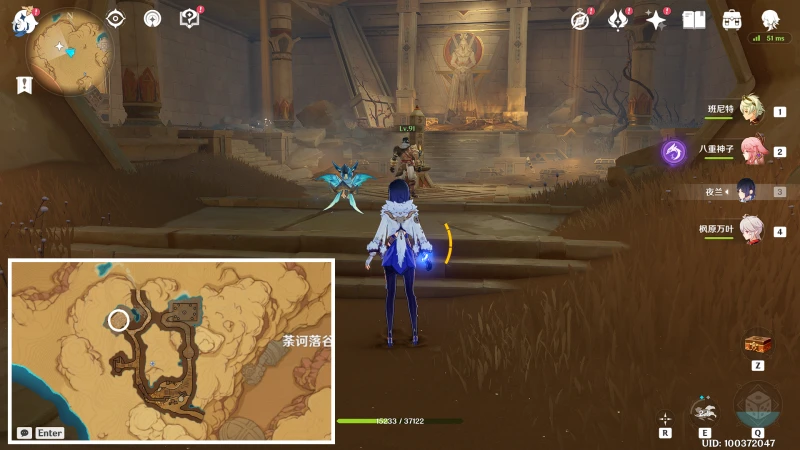Screen dimensions: 800x450
Task: Open the compass events icon
Action: tap(580, 20)
